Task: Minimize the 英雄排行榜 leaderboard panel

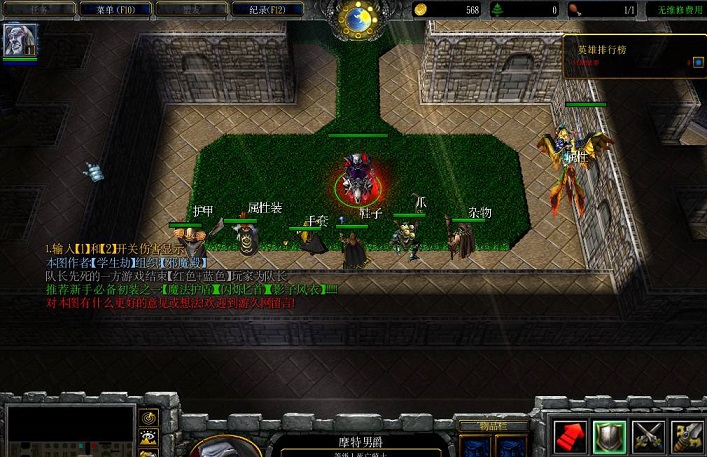Action: [697, 62]
